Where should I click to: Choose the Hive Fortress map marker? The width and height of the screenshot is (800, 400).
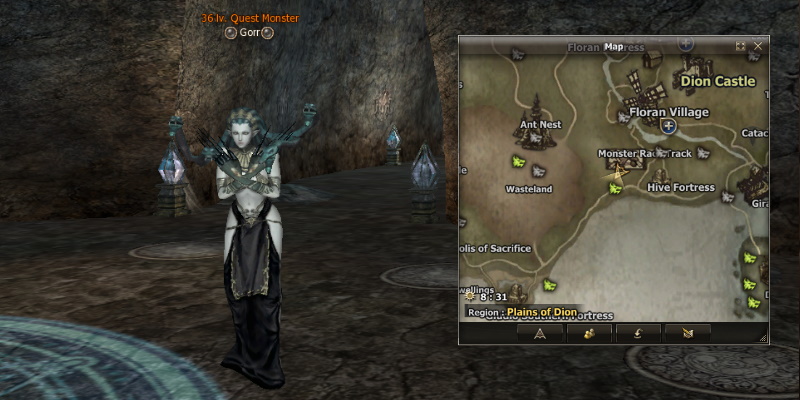[680, 187]
